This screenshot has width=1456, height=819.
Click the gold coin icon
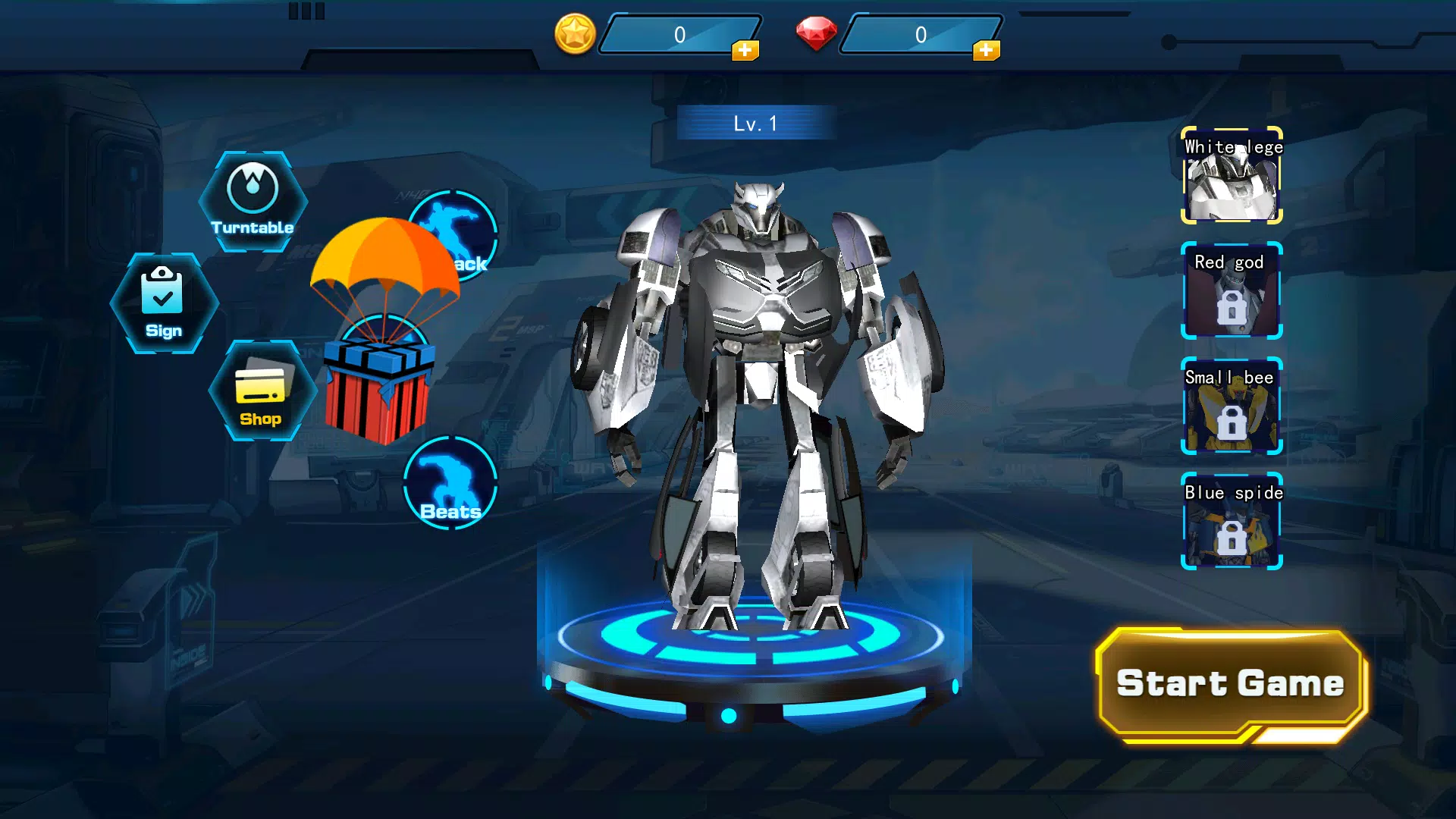(x=575, y=34)
